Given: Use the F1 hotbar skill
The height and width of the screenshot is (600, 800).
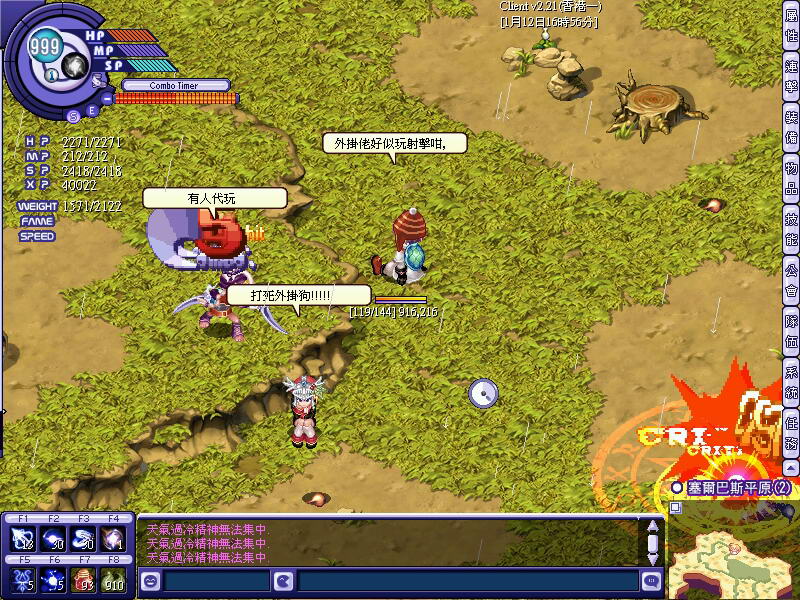Looking at the screenshot, I should click(x=22, y=539).
